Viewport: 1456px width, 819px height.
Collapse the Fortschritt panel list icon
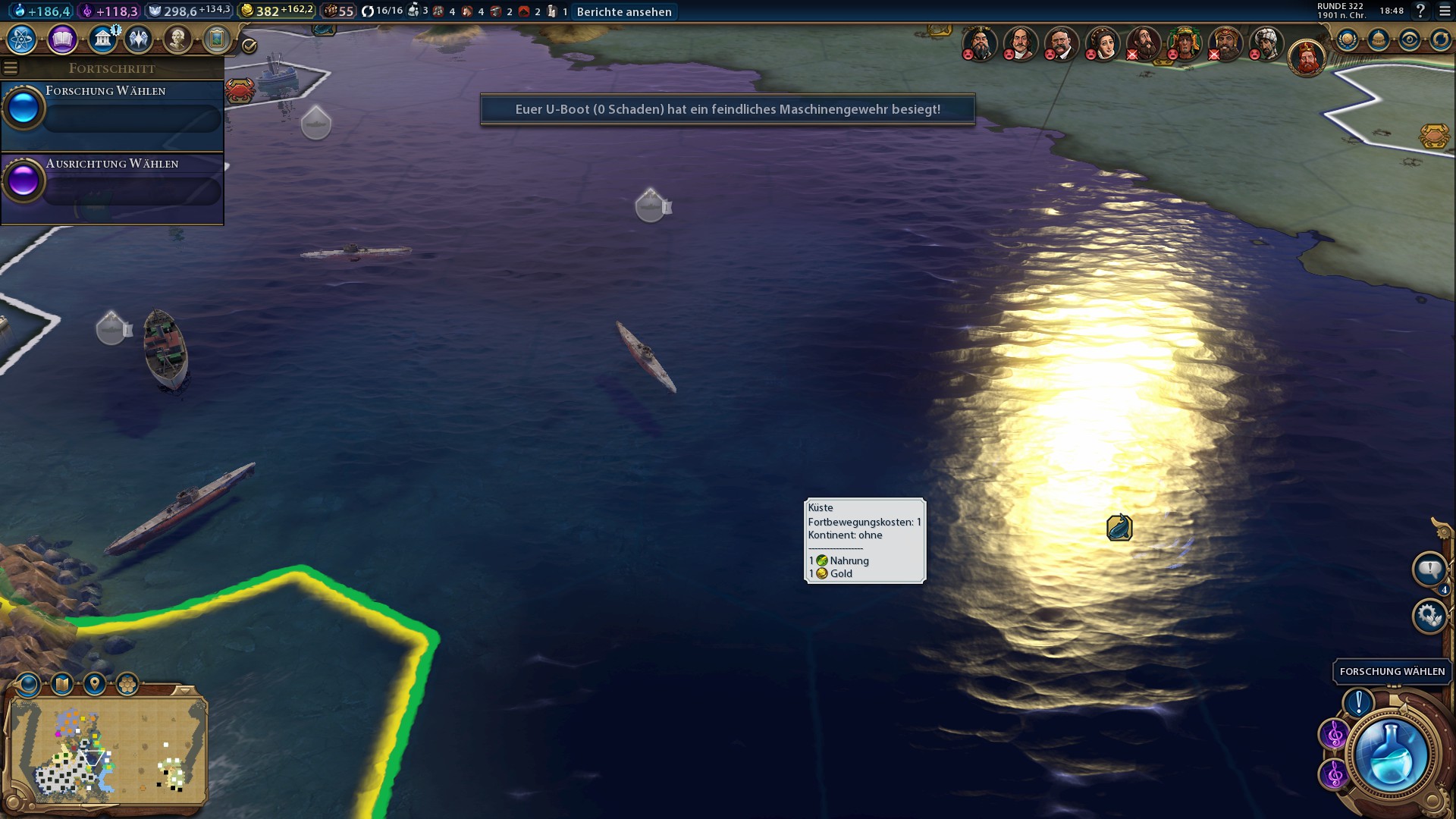11,68
